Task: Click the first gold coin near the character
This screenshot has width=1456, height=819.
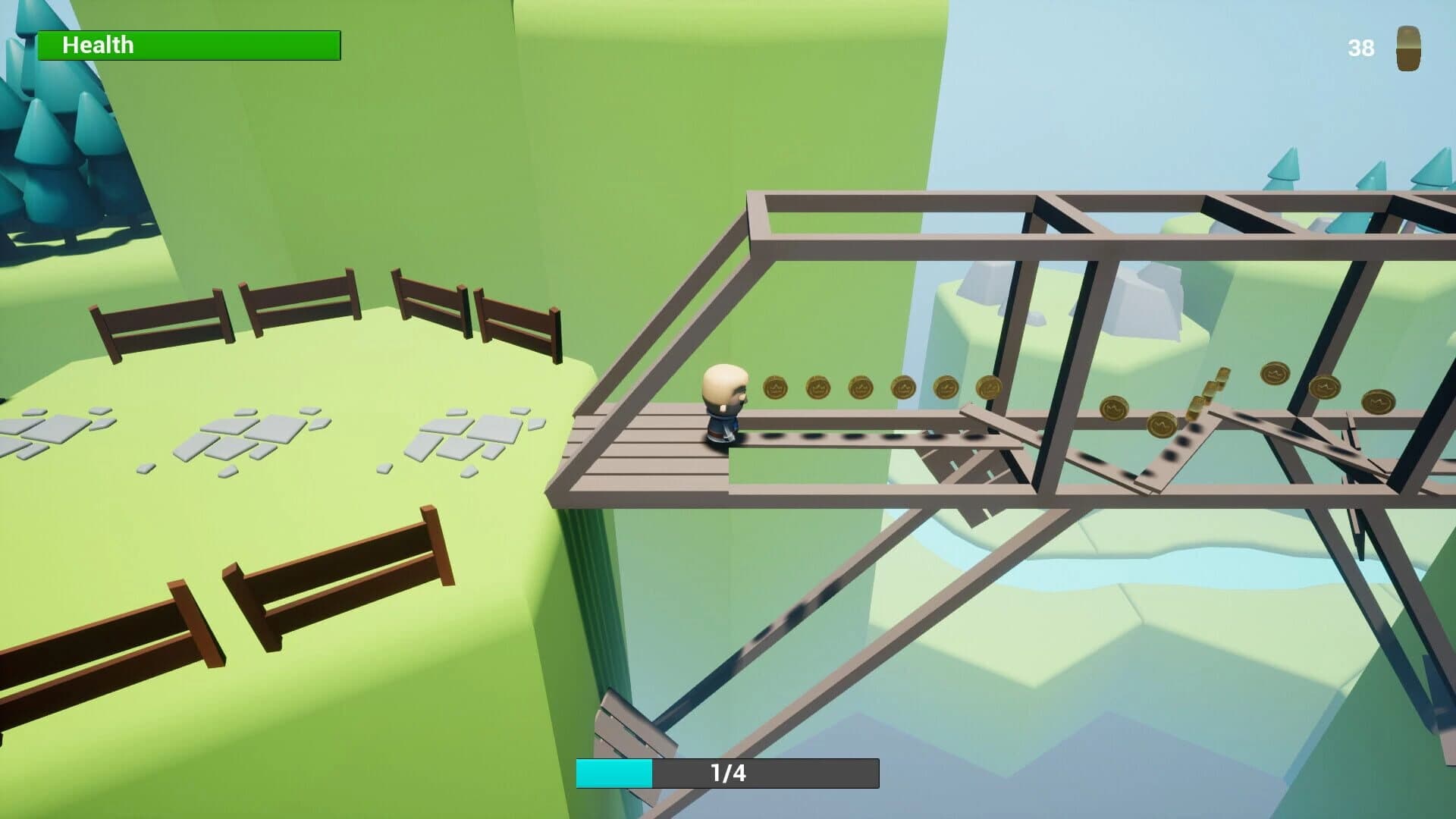Action: tap(775, 387)
